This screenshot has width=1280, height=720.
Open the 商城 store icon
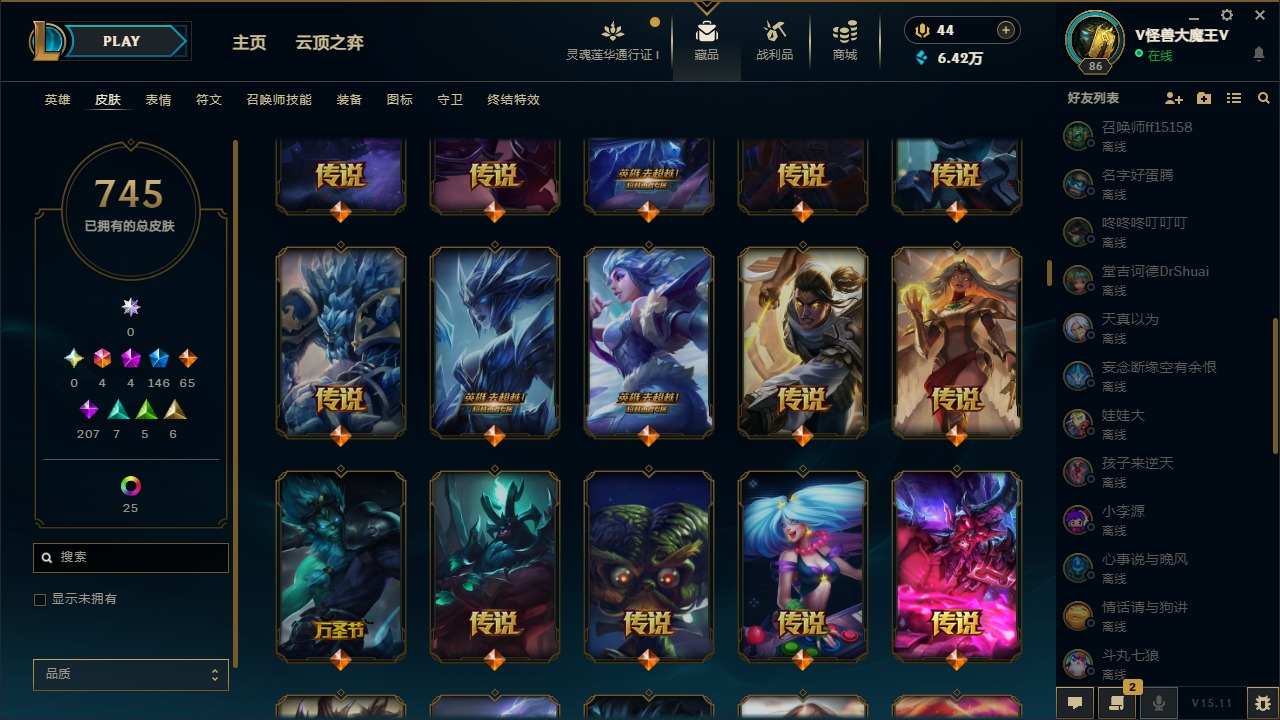843,40
